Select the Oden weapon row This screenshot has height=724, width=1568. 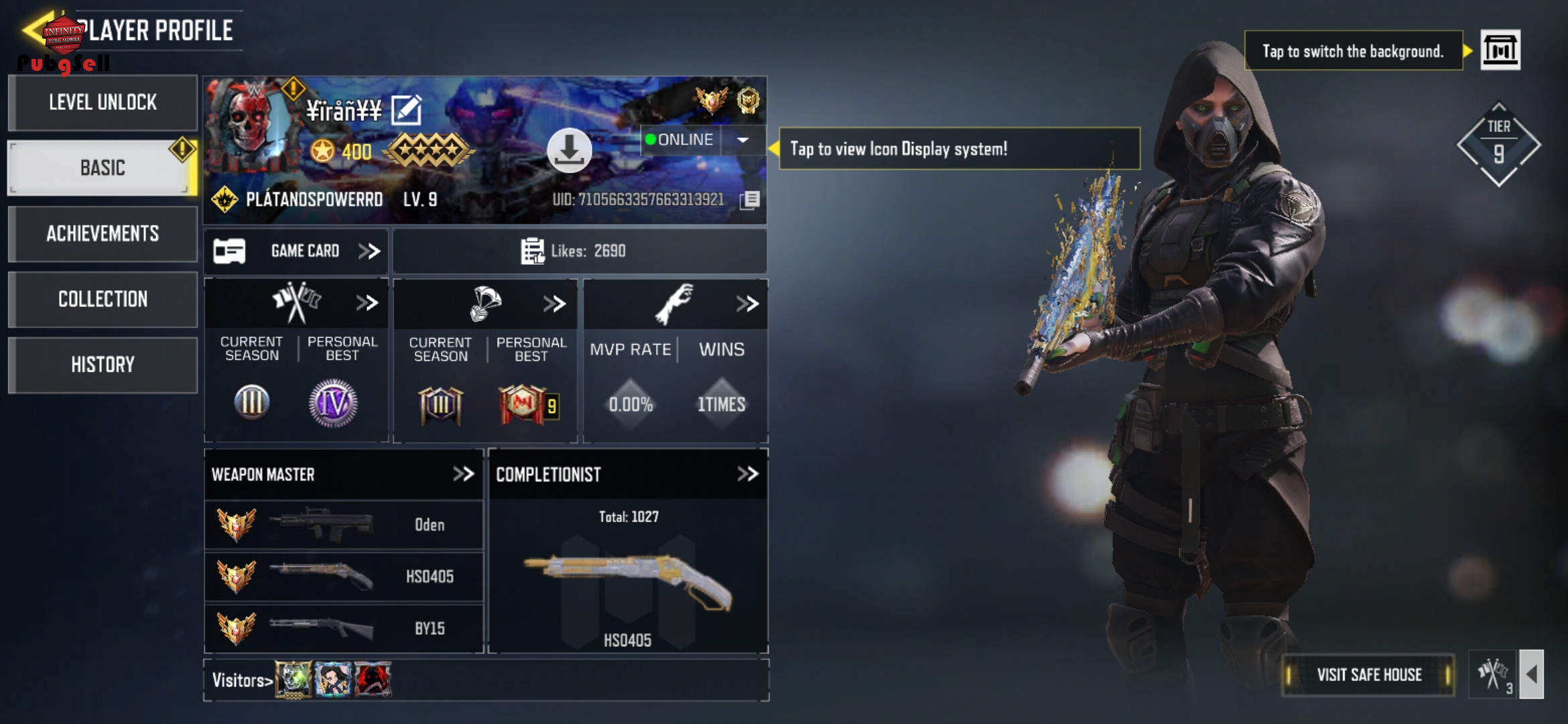coord(344,525)
